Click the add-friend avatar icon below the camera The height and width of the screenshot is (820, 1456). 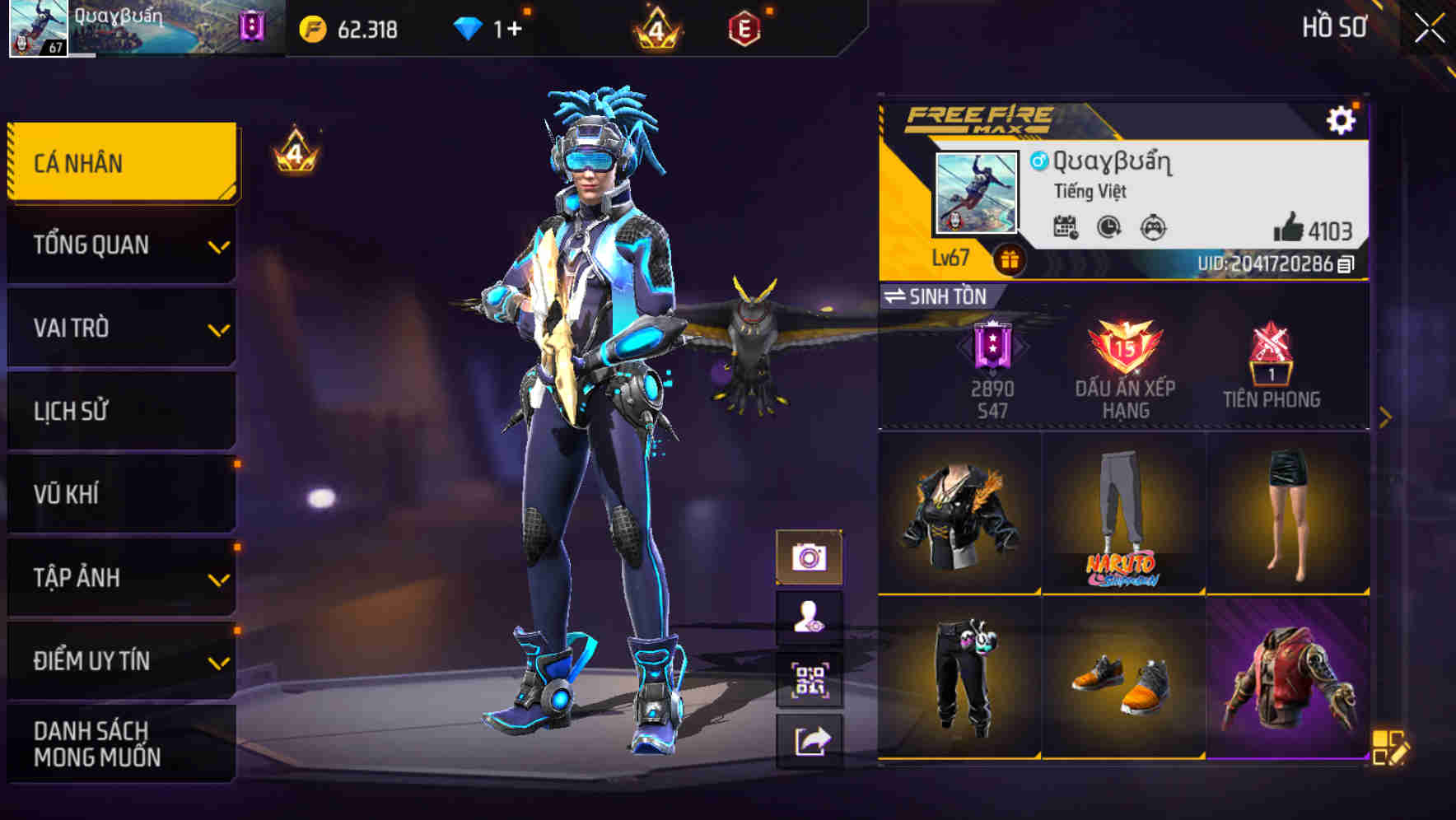pos(811,617)
